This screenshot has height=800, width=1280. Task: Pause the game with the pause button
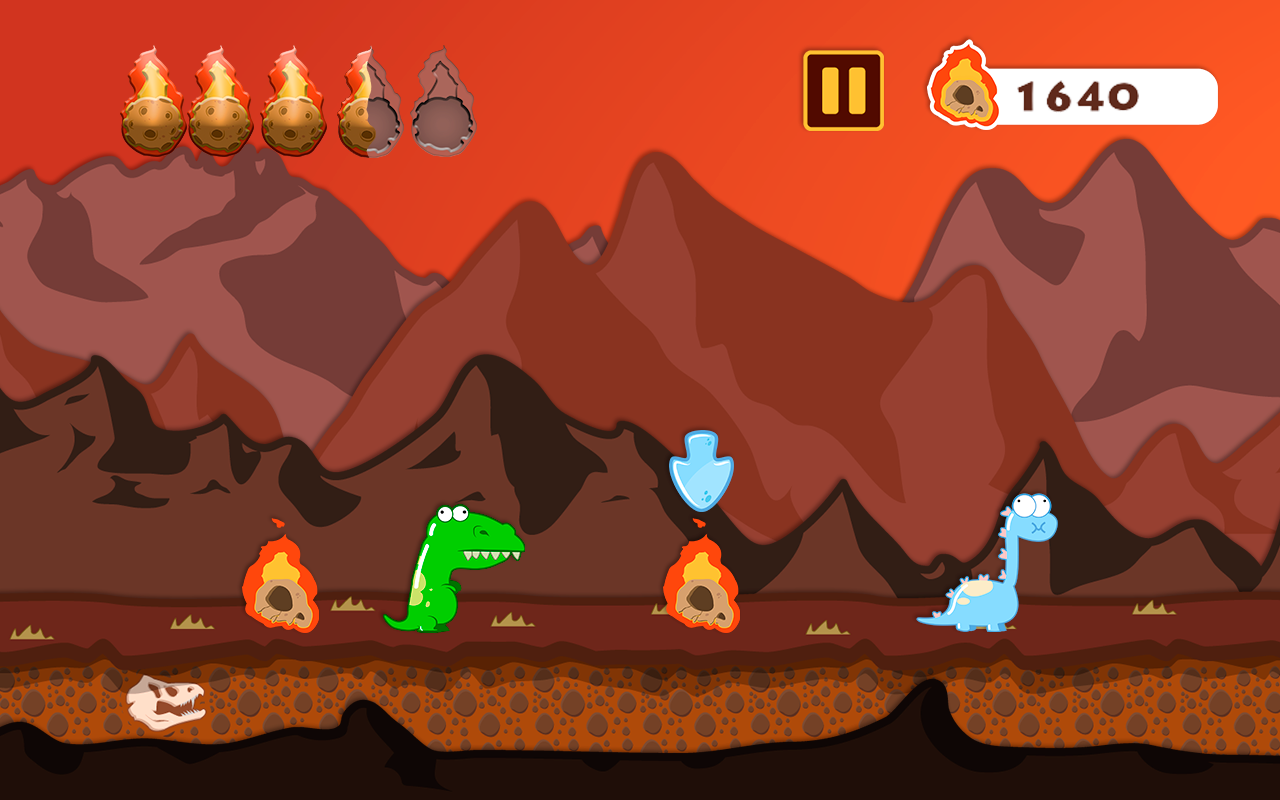coord(843,91)
